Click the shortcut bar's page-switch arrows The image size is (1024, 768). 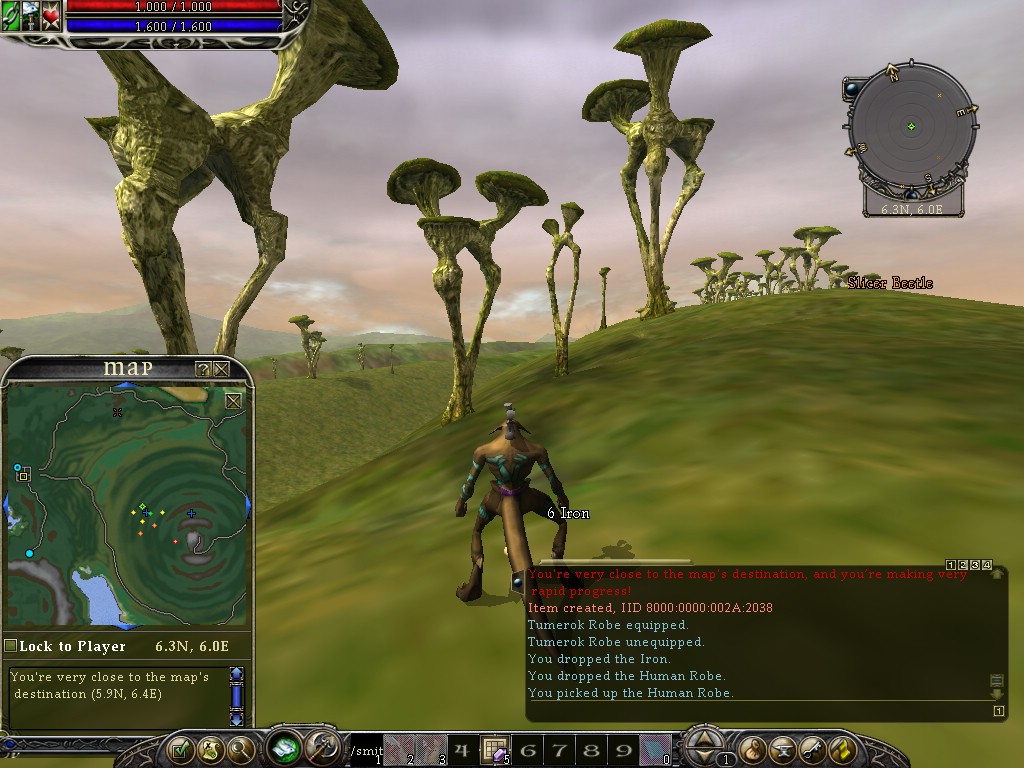click(x=706, y=741)
